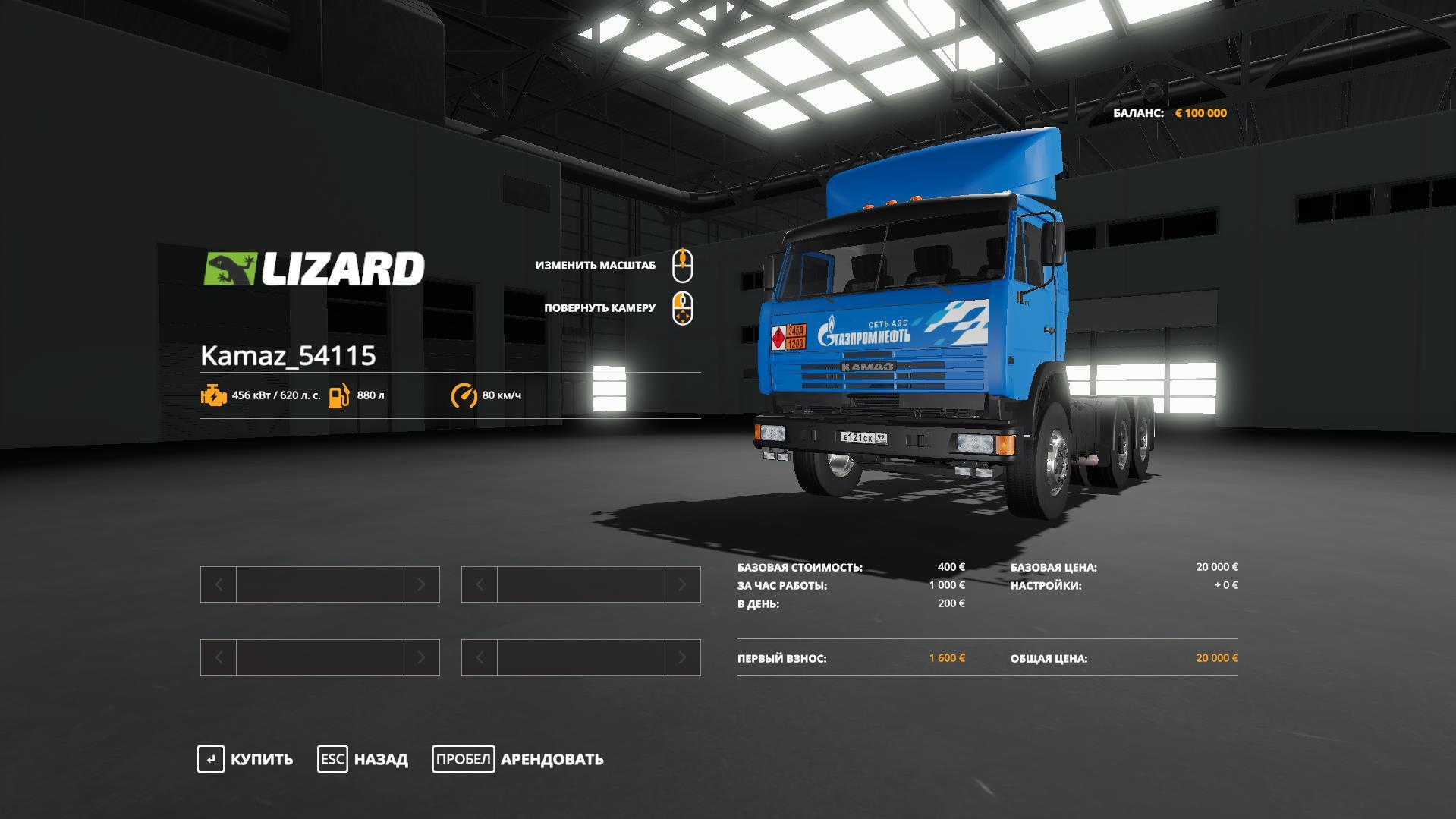Buy the Kamaz truck via КУПИТЬ
Screen dimensions: 1456x819
tap(245, 759)
